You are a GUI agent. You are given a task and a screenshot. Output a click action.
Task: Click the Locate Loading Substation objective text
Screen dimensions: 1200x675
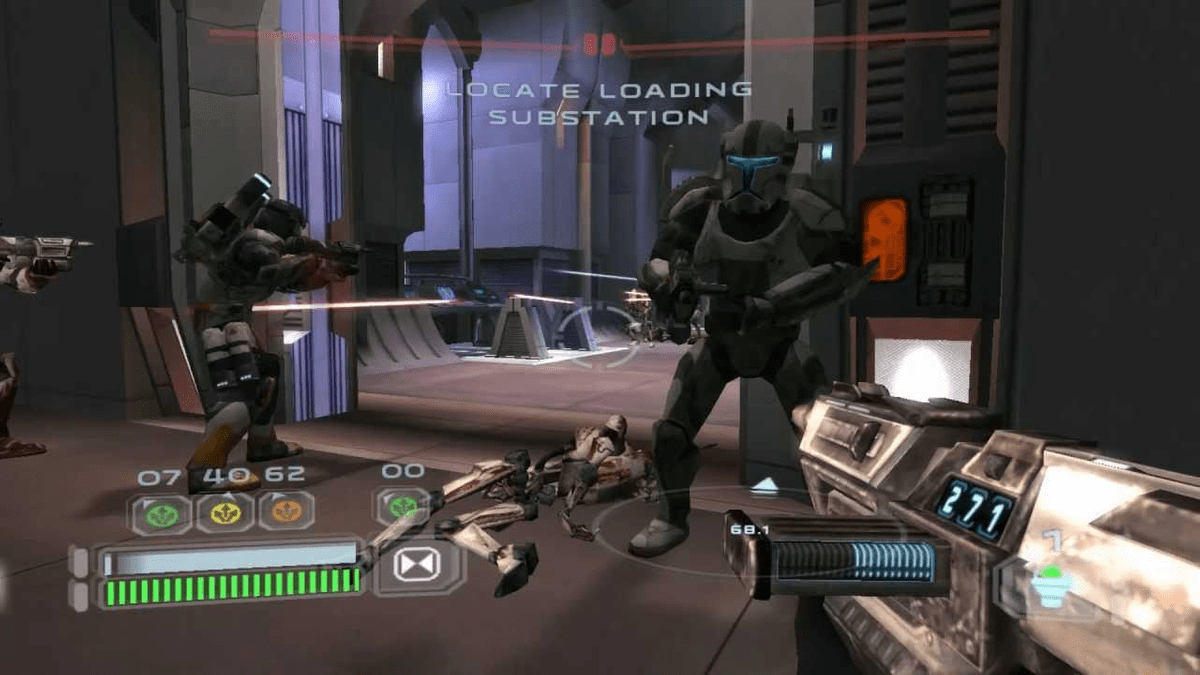(598, 103)
